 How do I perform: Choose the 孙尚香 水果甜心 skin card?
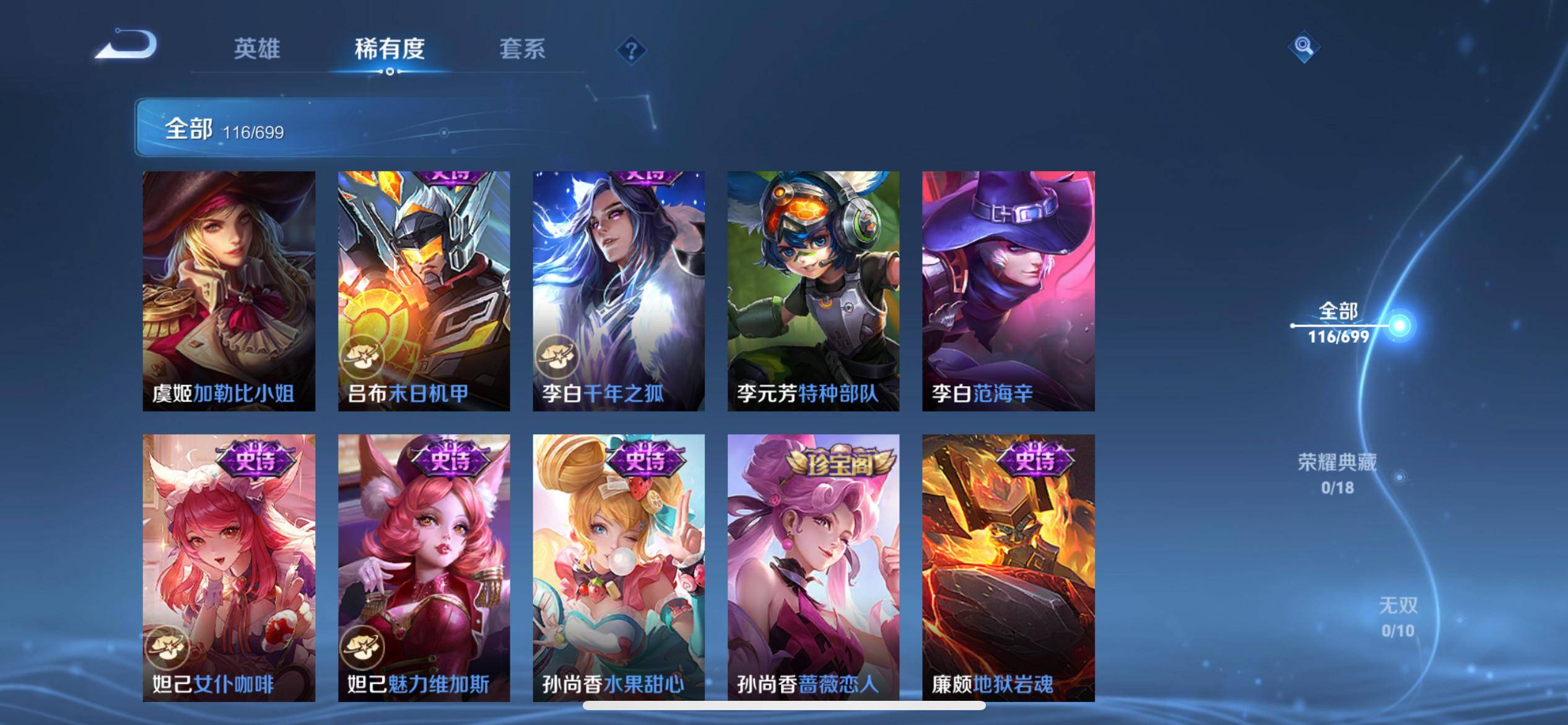point(619,568)
